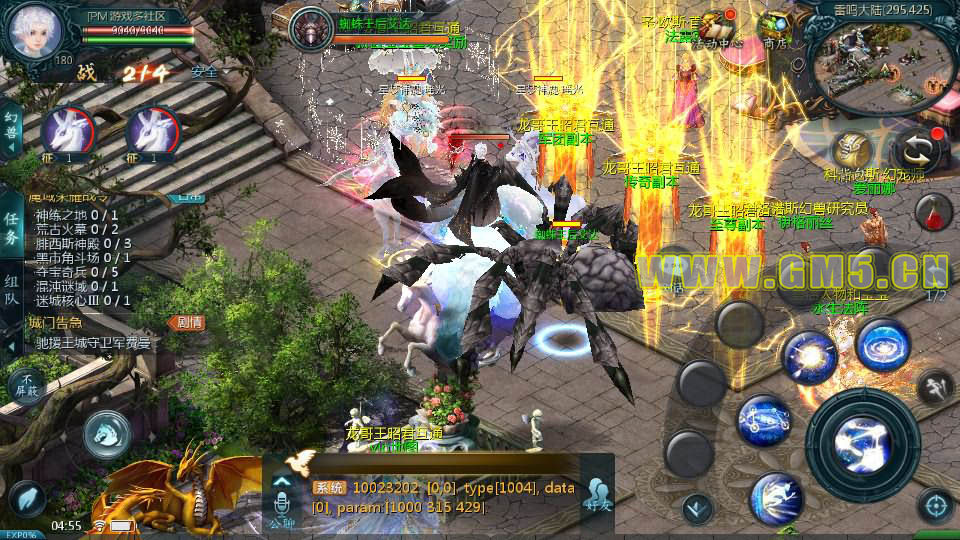
Task: Cast the constellation star skill
Action: point(765,420)
